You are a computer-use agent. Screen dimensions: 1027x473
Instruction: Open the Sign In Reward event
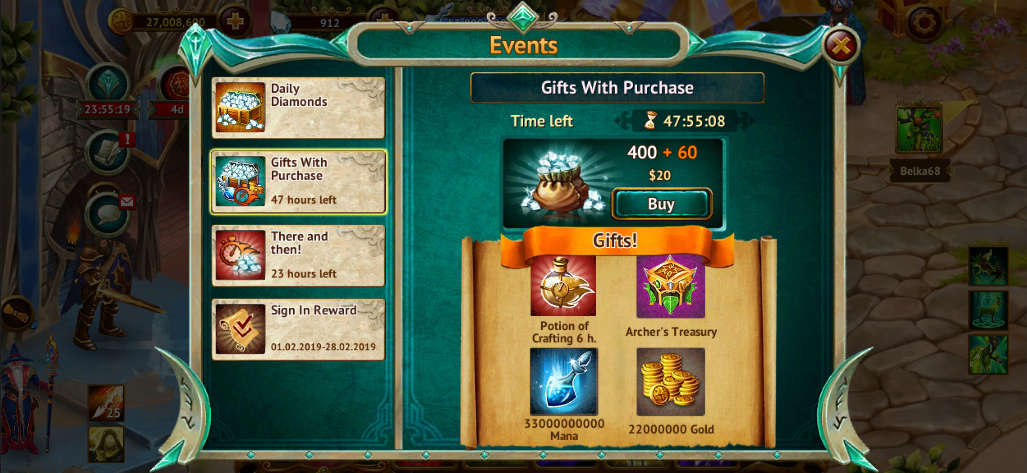point(298,329)
